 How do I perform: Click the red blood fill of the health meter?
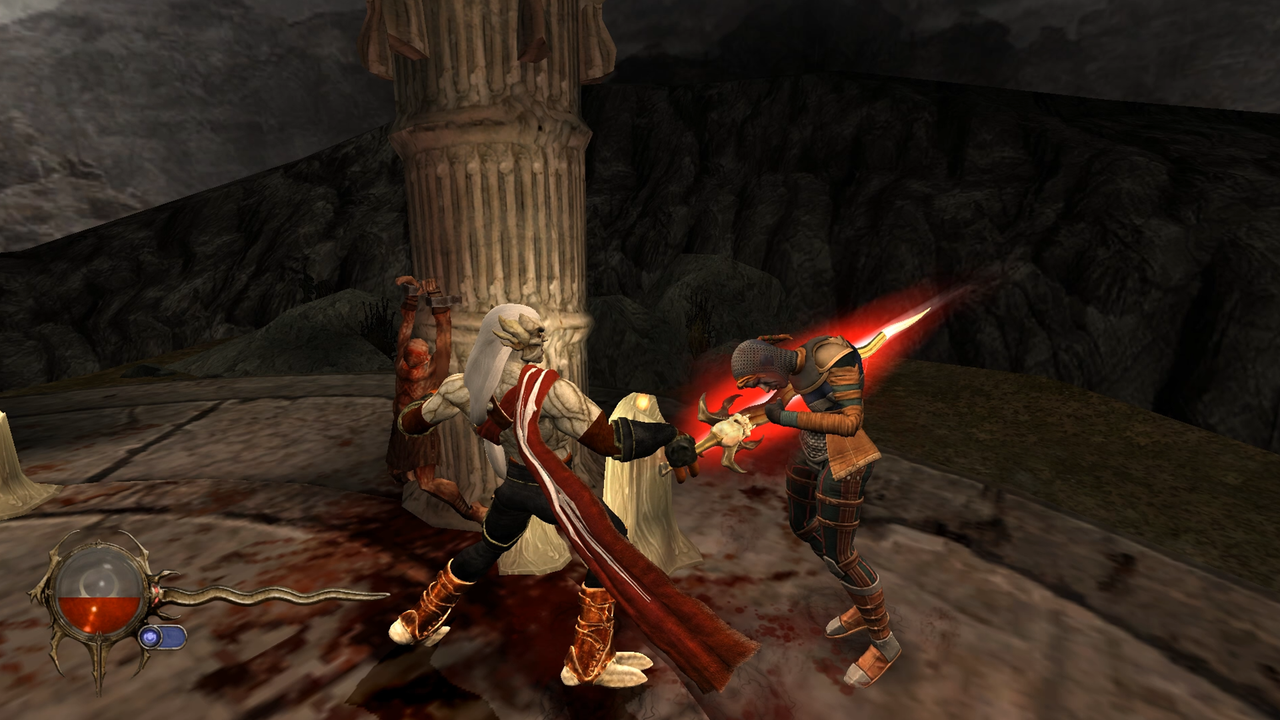click(95, 612)
